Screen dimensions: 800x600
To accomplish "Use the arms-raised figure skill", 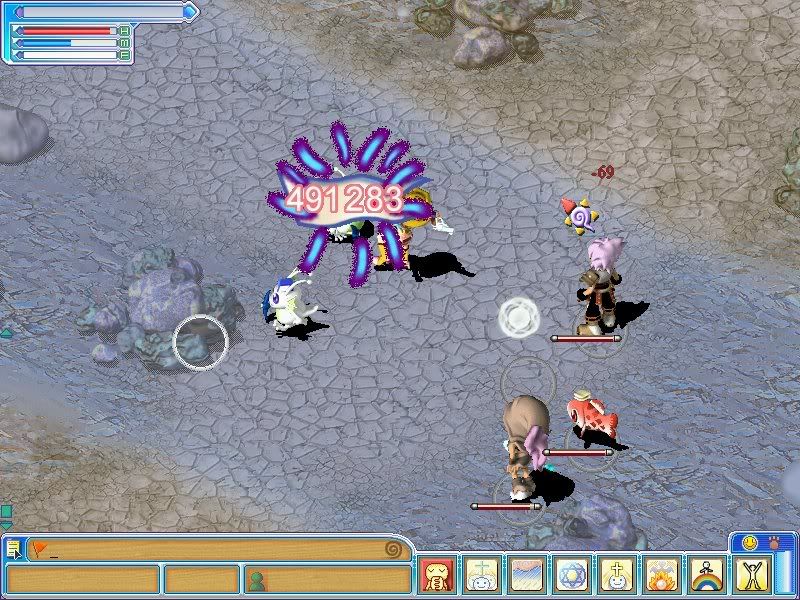I will click(753, 577).
